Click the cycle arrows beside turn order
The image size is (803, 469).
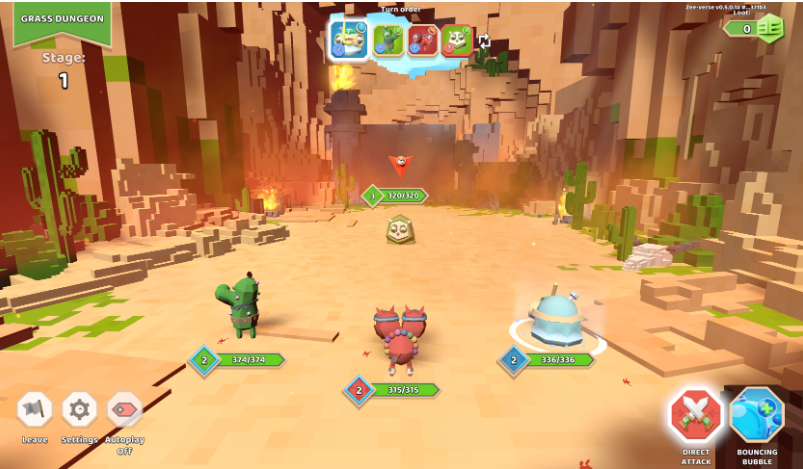point(485,41)
